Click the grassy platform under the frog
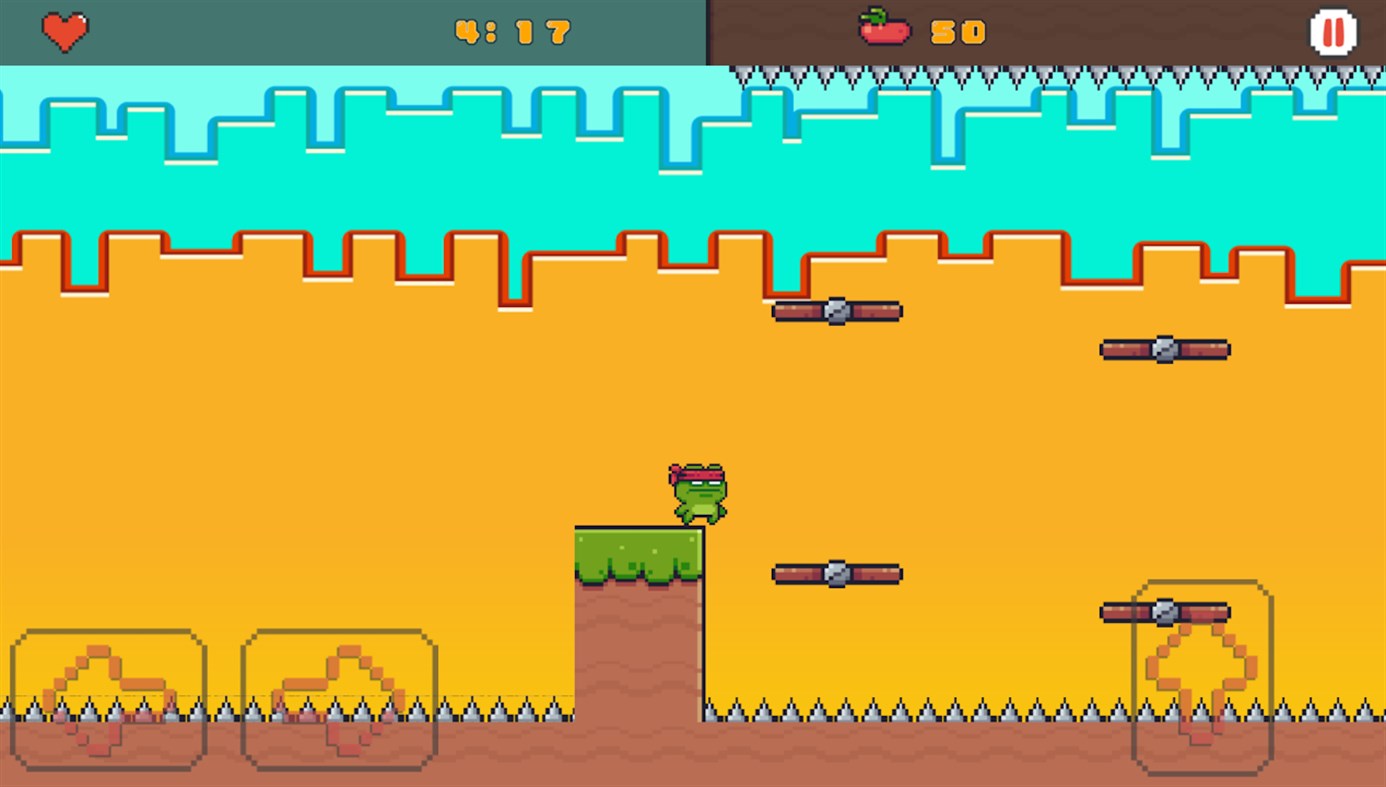Screen dimensions: 1386x787 pyautogui.click(x=639, y=550)
